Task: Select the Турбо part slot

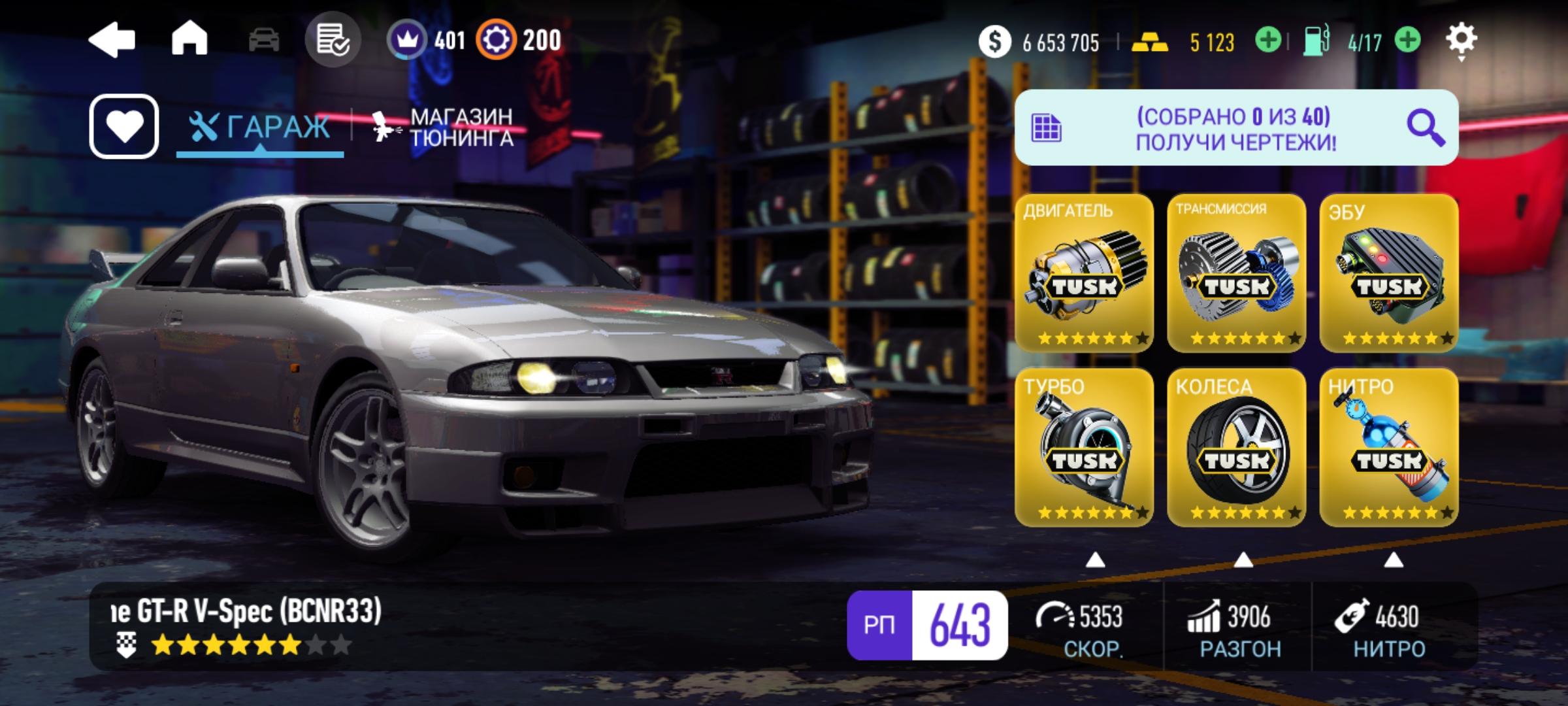Action: tap(1084, 447)
